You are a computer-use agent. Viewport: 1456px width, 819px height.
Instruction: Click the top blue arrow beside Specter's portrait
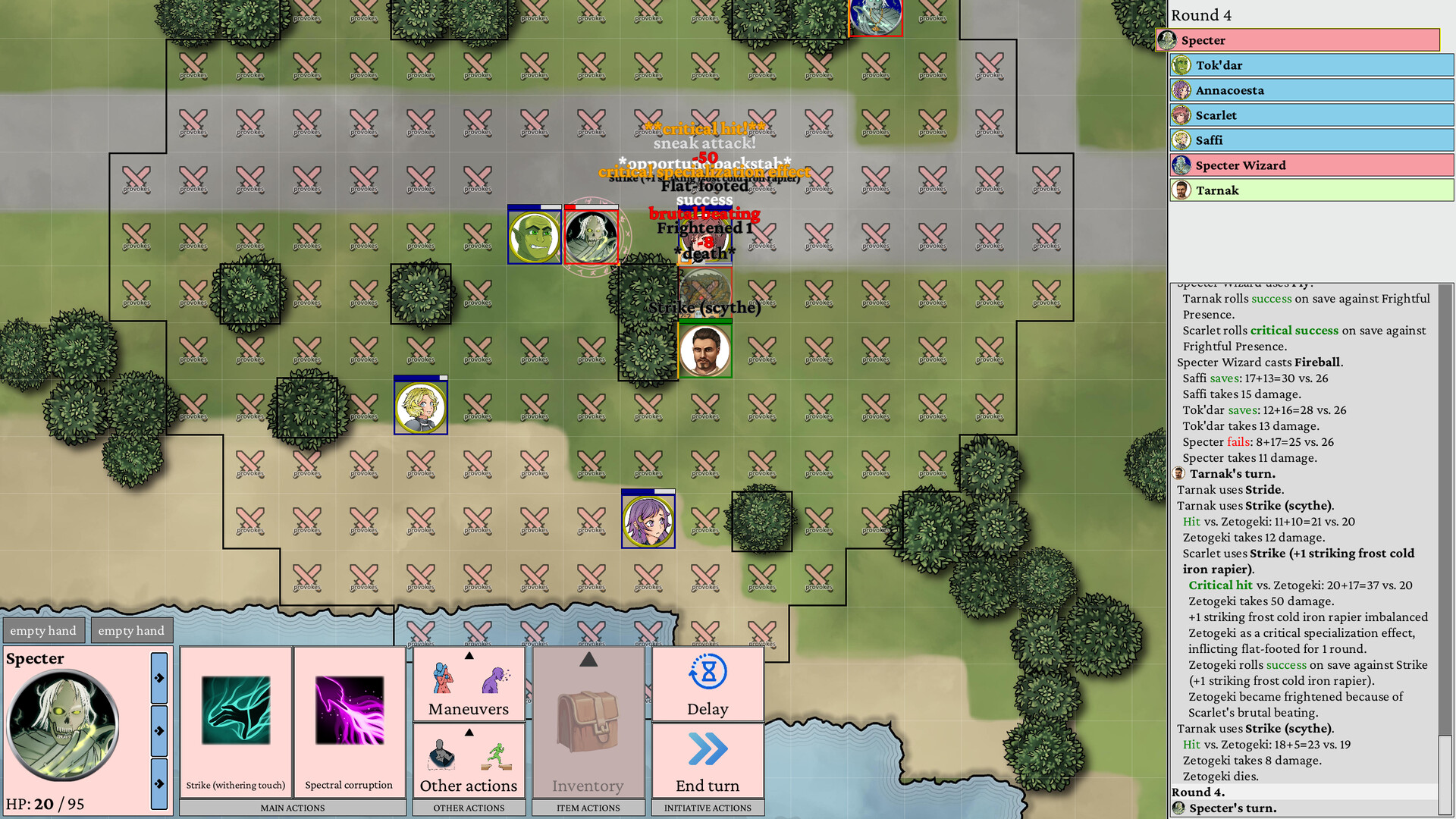coord(158,677)
